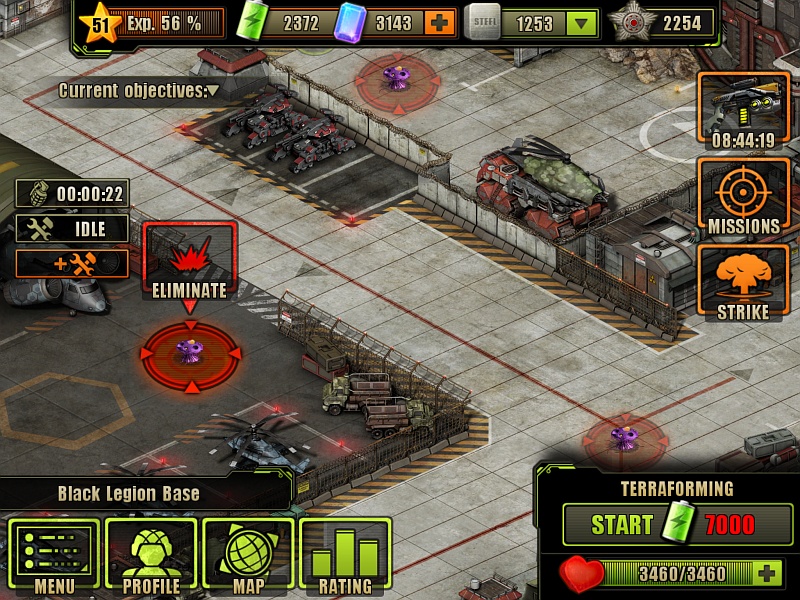Buy more crystals with the orange plus
This screenshot has width=800, height=600.
(x=438, y=23)
